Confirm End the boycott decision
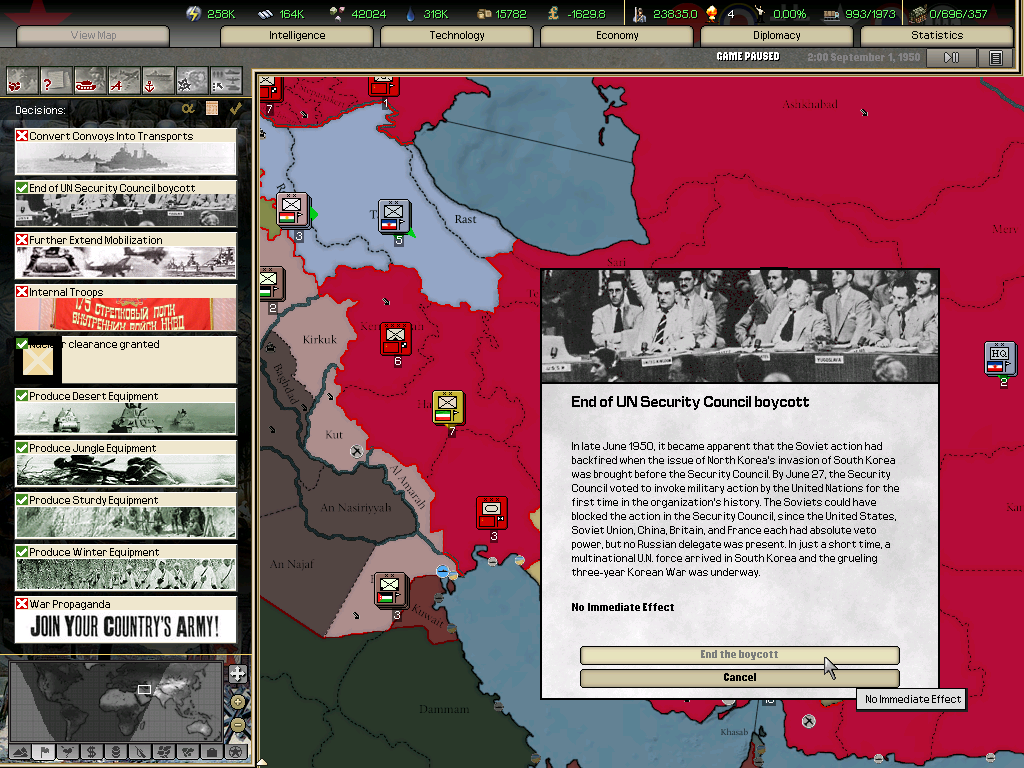 coord(739,655)
